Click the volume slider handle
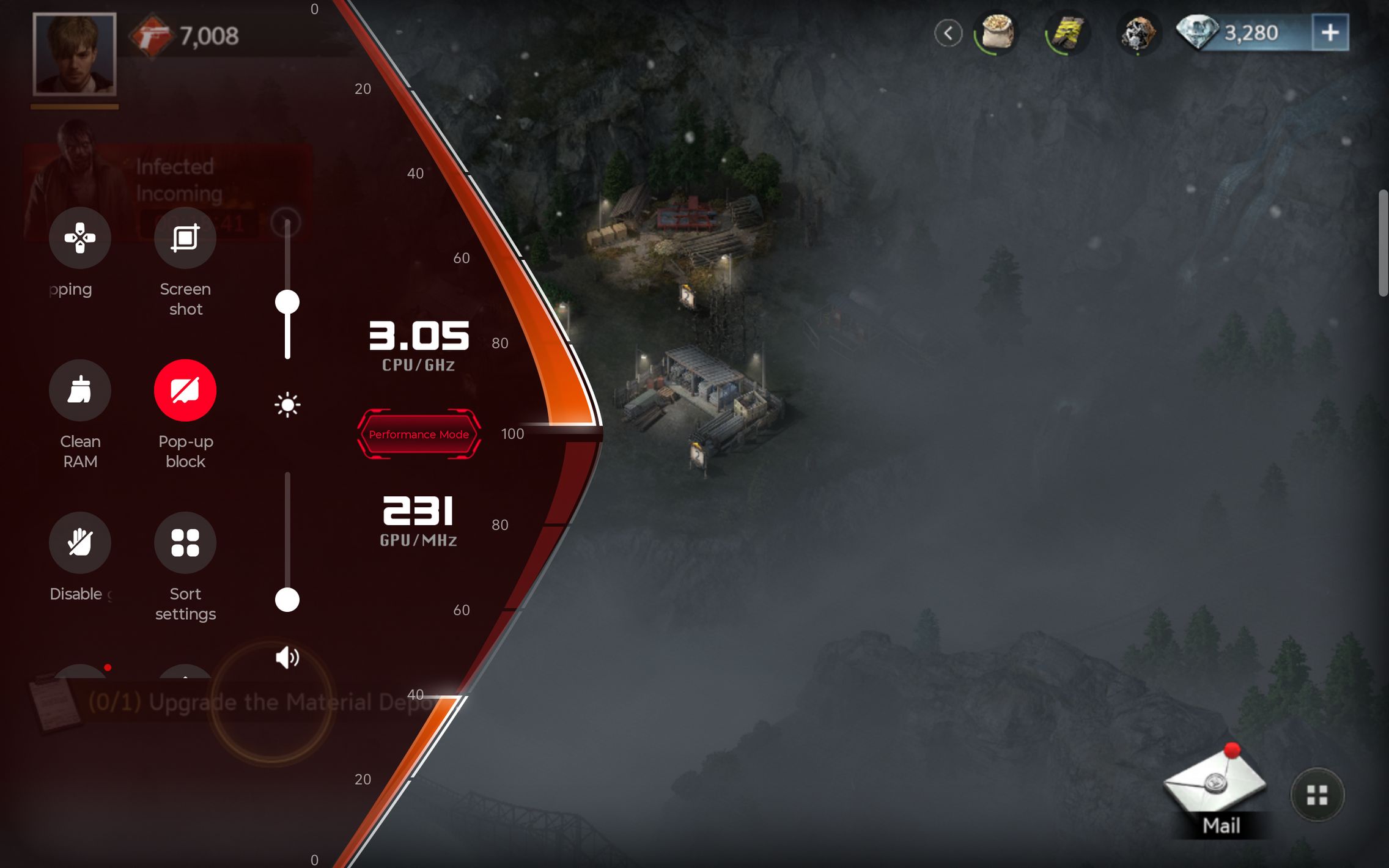1389x868 pixels. tap(287, 600)
